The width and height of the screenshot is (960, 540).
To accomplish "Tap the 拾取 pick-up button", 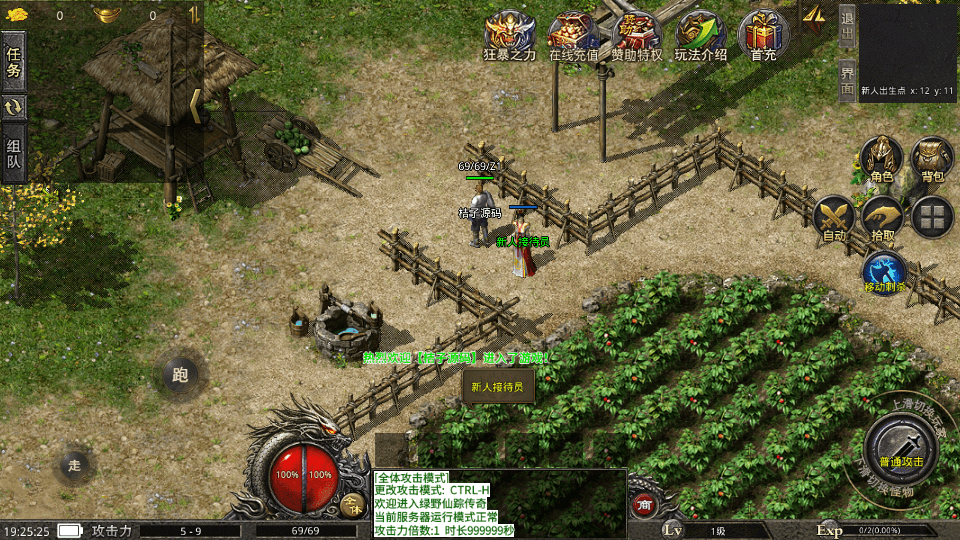I will [x=883, y=218].
